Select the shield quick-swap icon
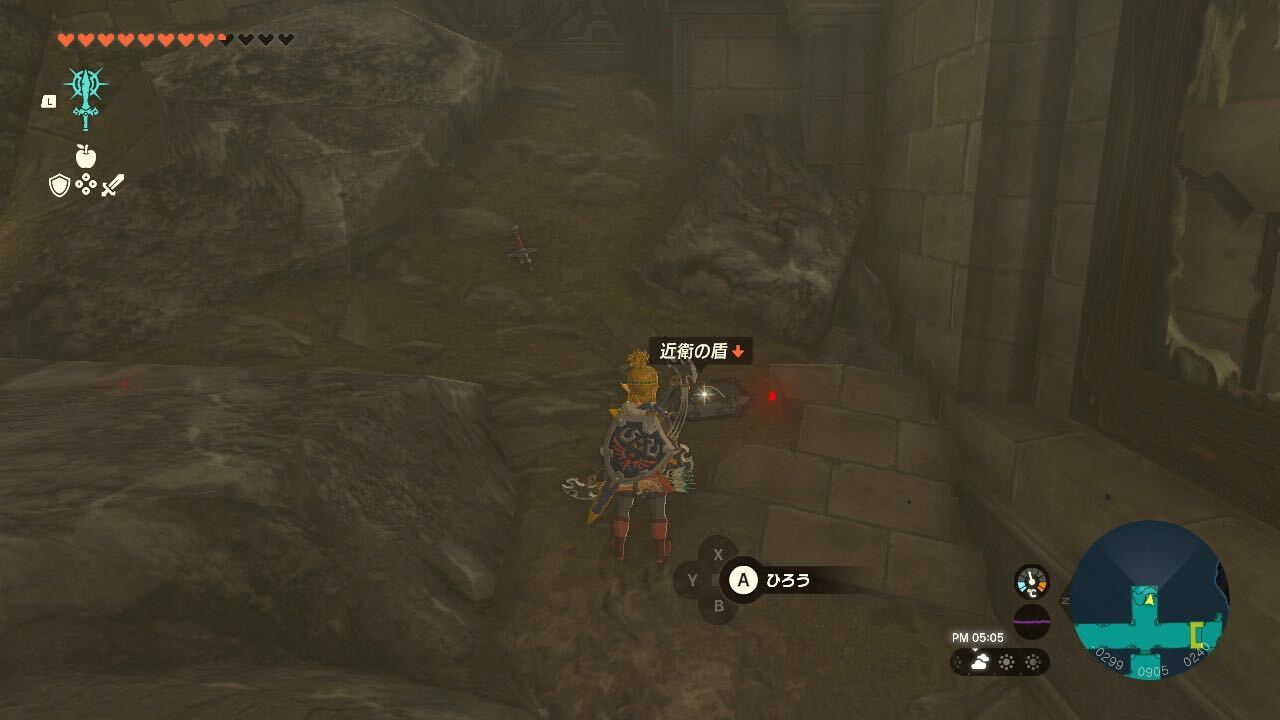The width and height of the screenshot is (1280, 720). click(x=59, y=185)
